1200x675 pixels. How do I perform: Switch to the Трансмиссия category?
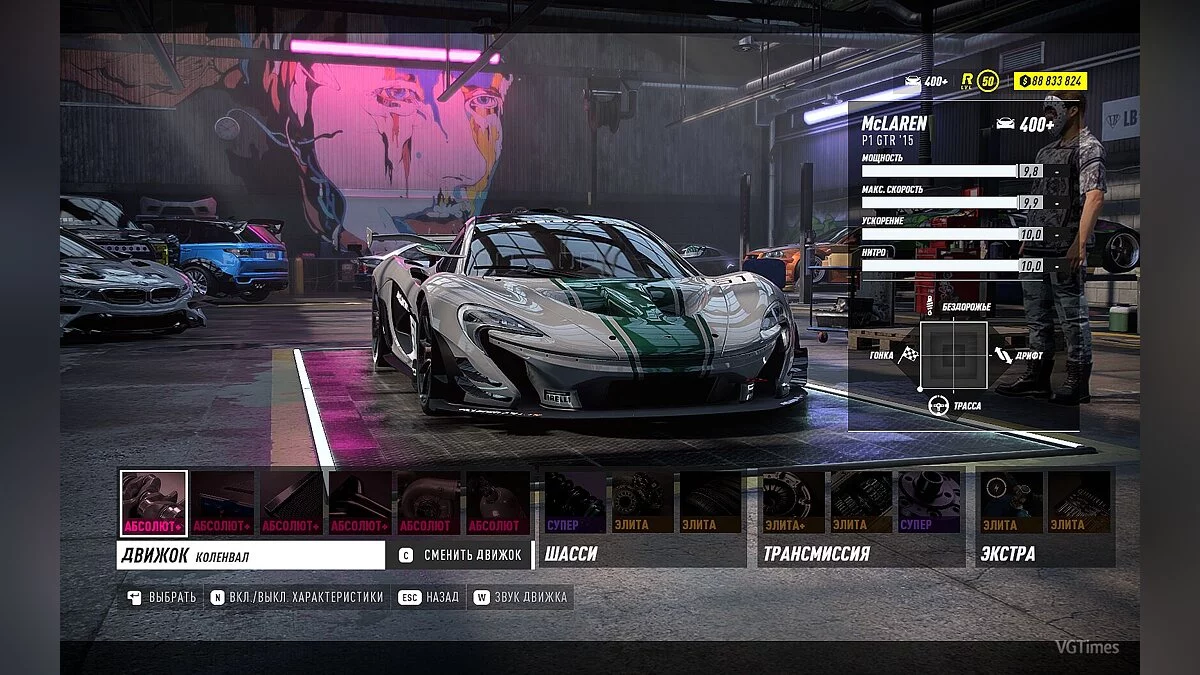coord(816,553)
